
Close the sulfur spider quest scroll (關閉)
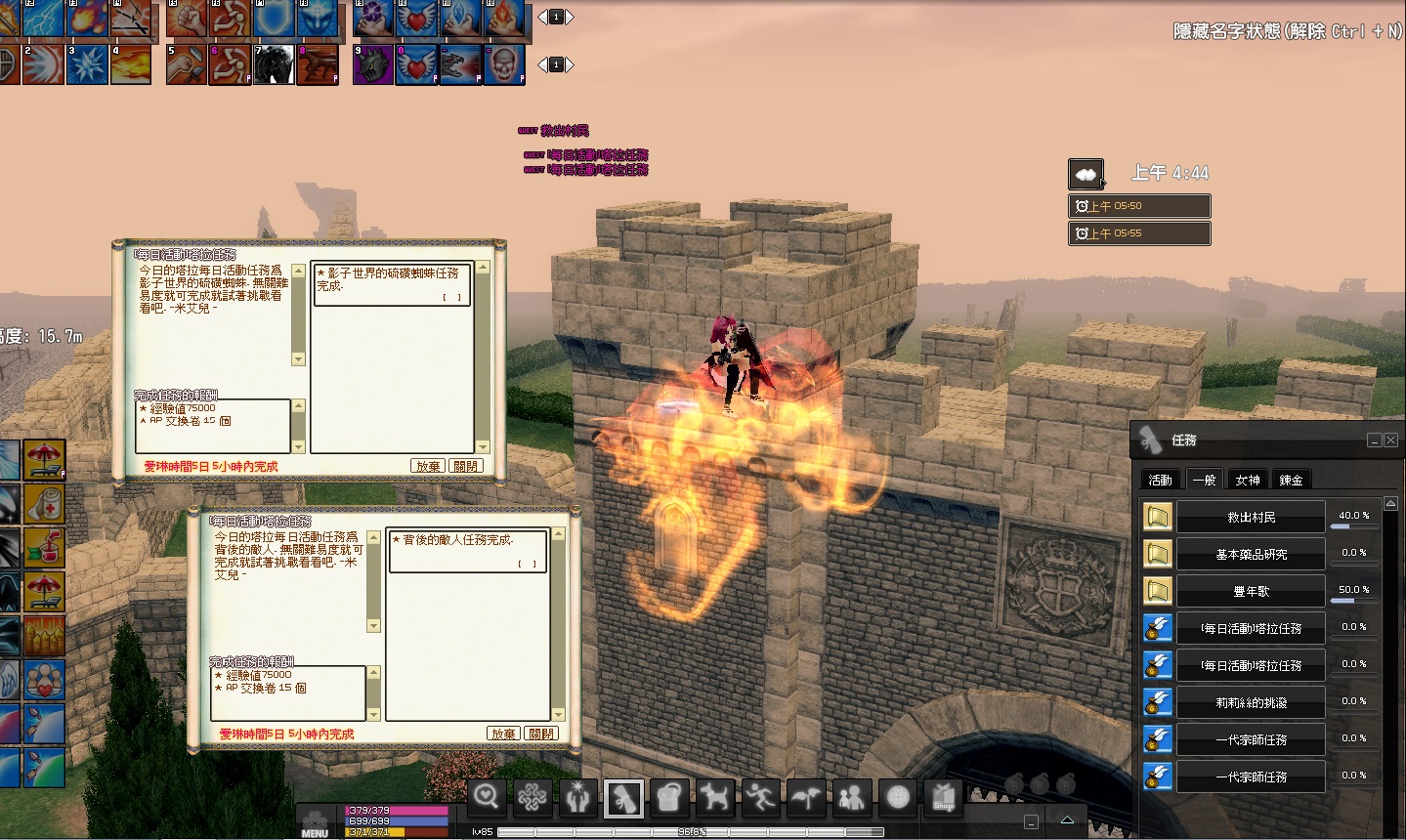point(466,466)
